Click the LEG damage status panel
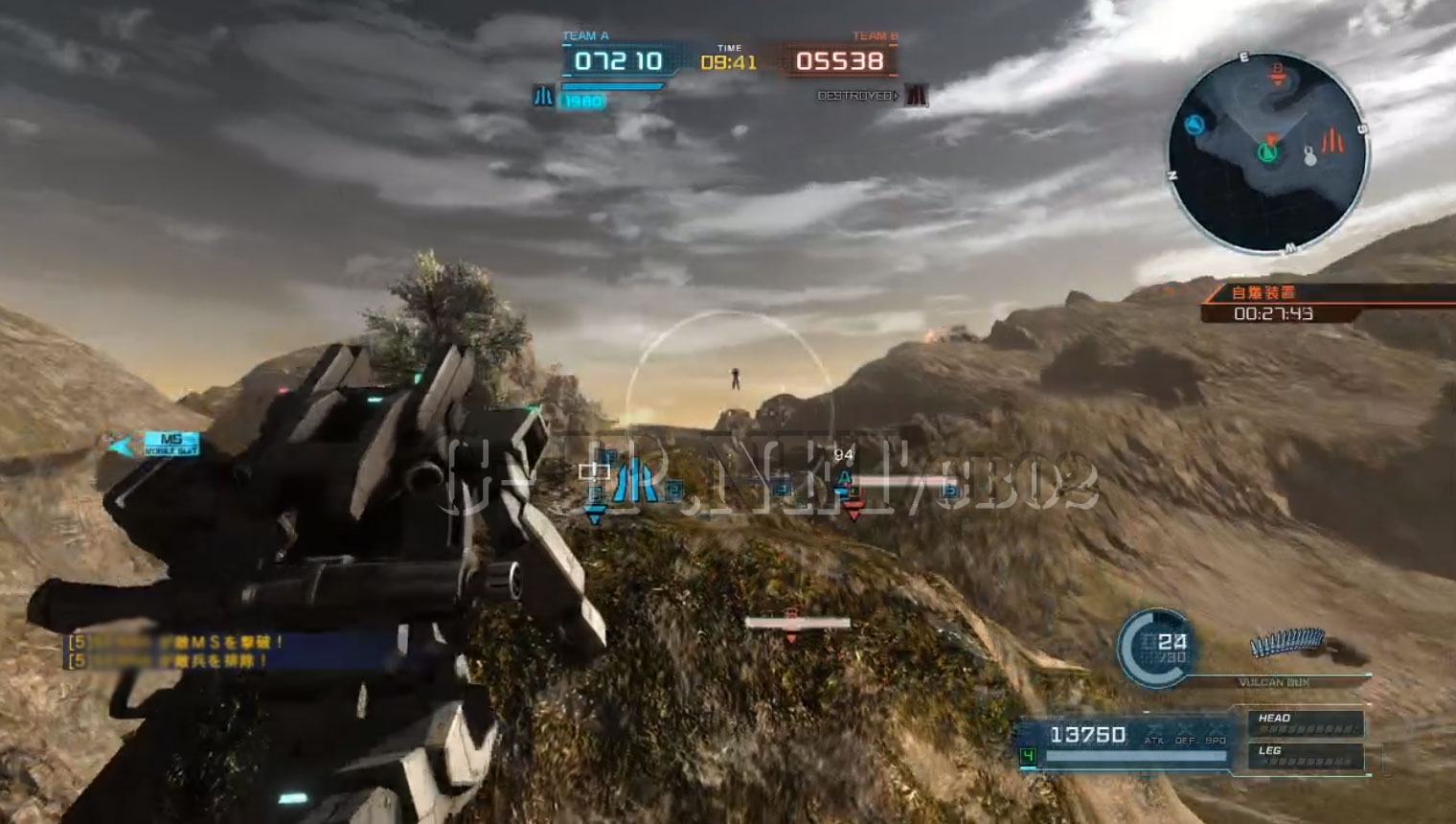 [x=1304, y=756]
